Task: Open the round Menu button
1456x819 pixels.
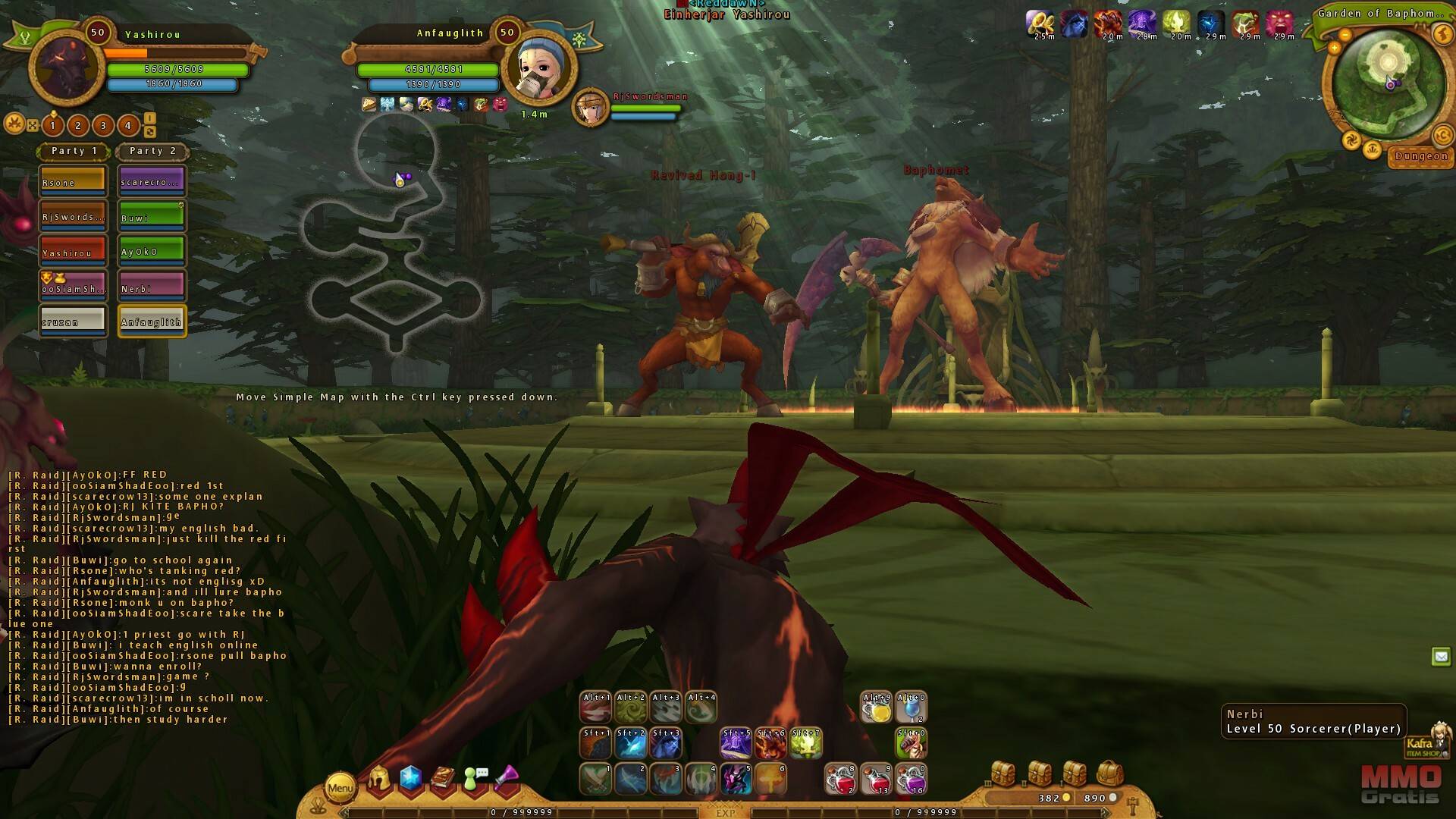Action: point(340,788)
